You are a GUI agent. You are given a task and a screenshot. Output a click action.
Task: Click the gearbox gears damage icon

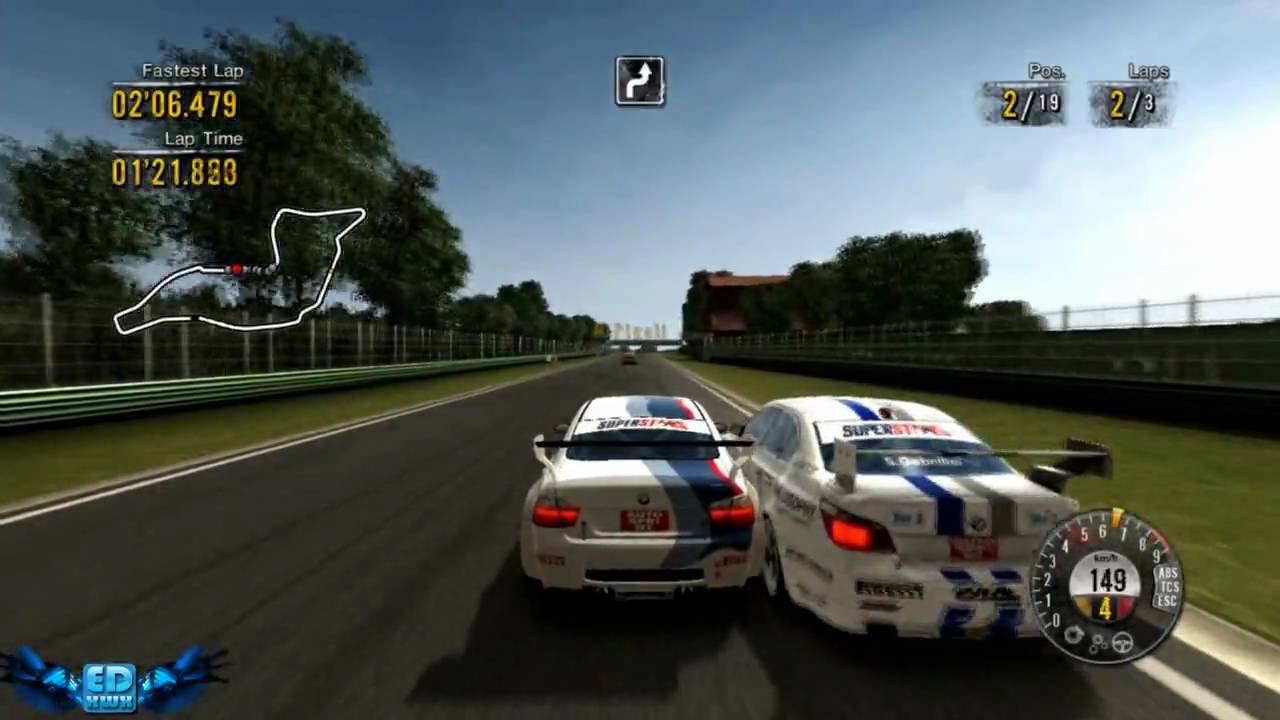[x=1098, y=645]
